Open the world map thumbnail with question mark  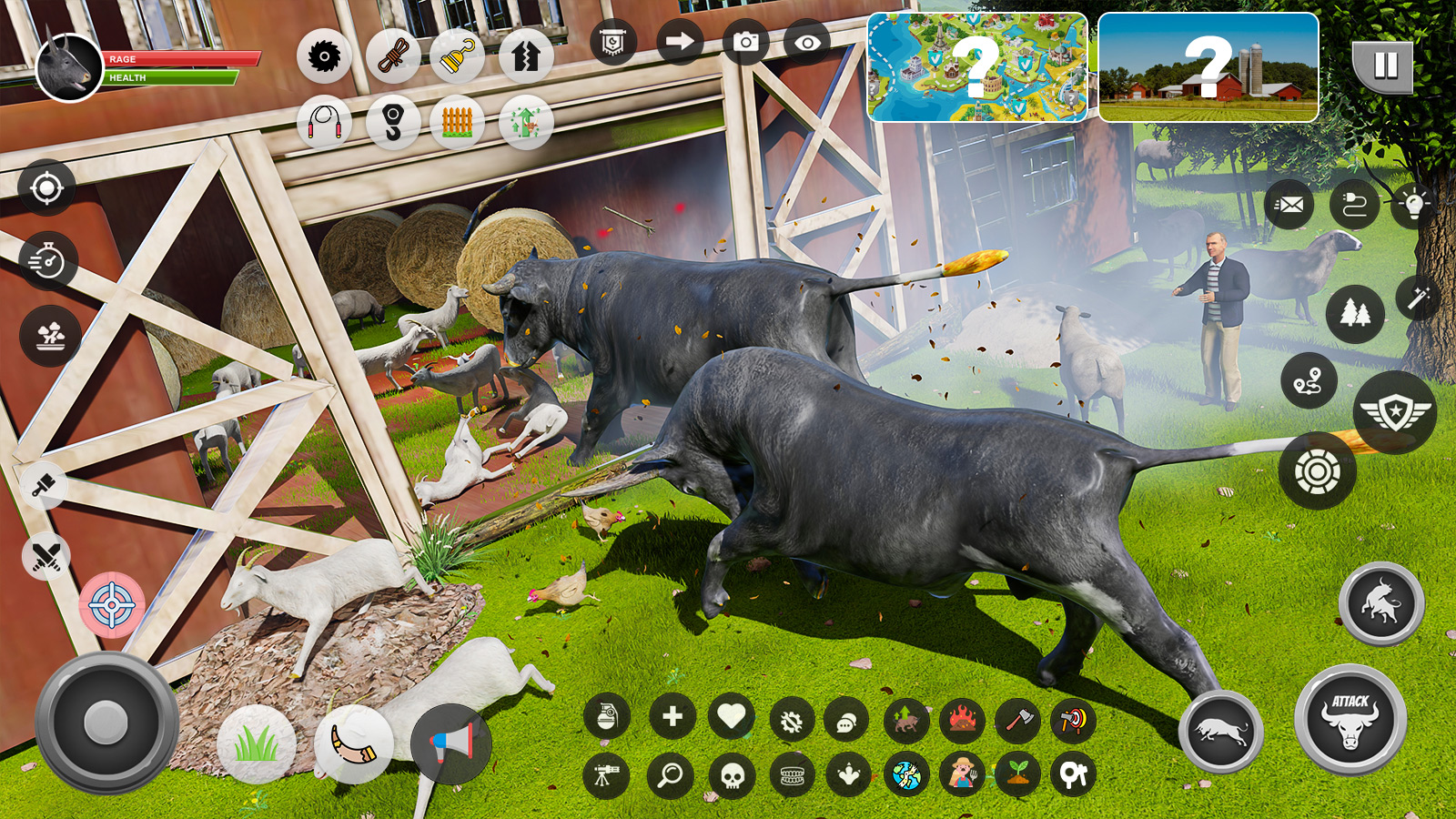pyautogui.click(x=976, y=67)
